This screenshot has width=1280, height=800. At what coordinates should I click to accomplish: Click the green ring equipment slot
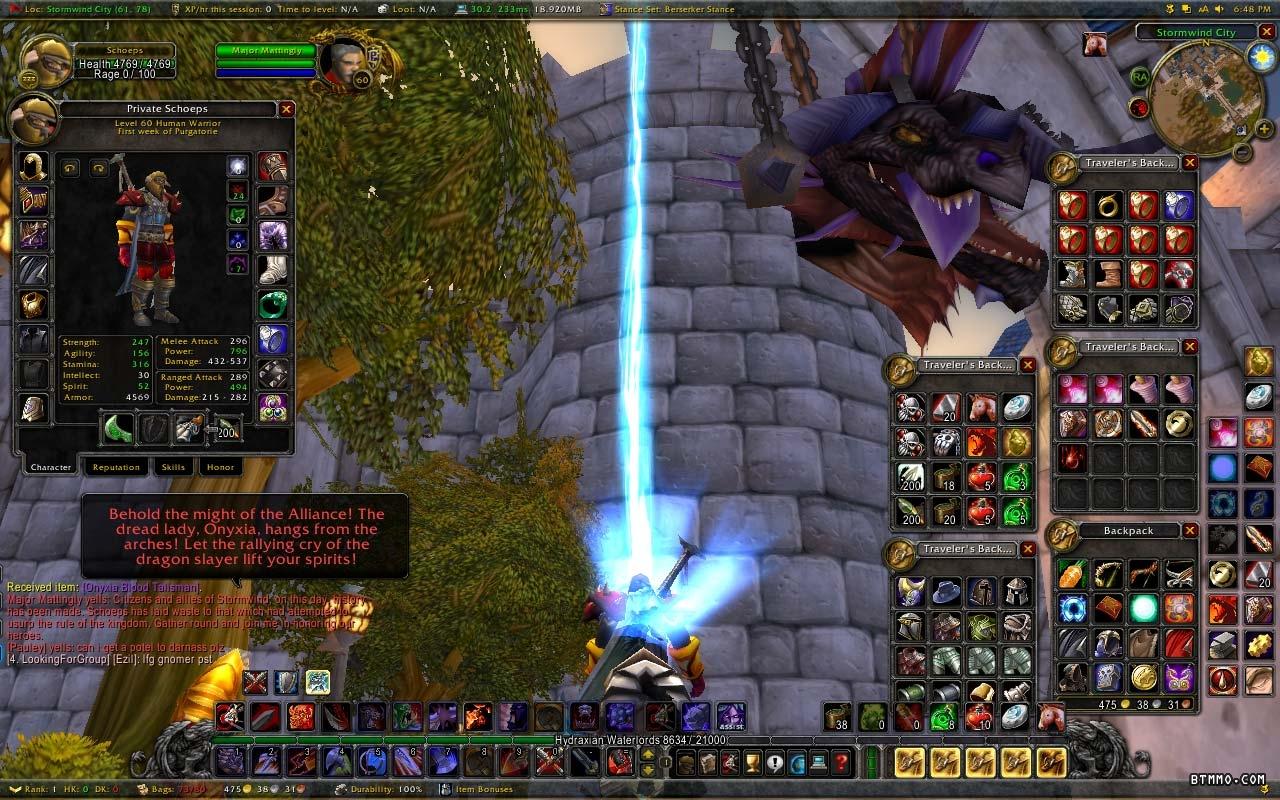[273, 304]
